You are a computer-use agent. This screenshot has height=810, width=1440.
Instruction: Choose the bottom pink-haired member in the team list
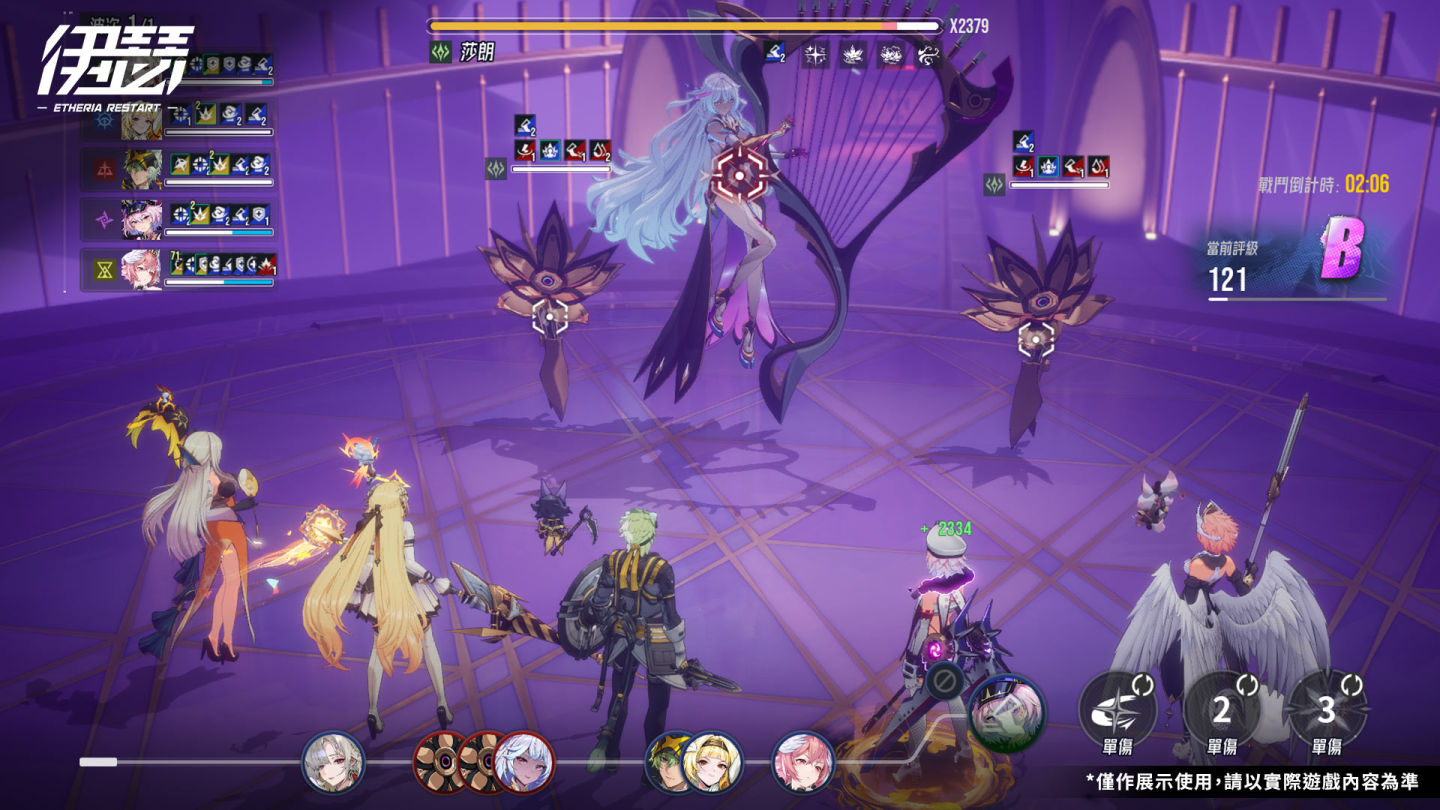click(142, 269)
